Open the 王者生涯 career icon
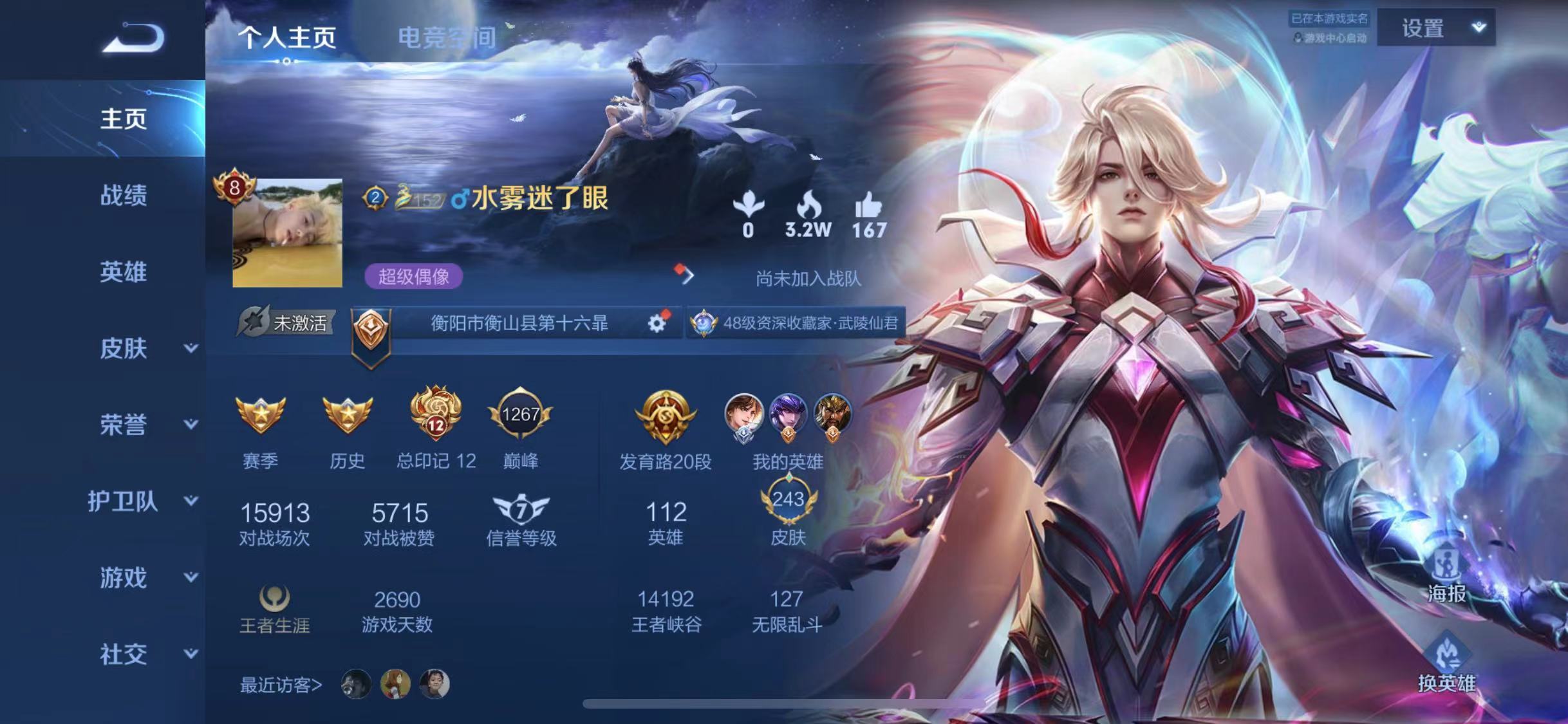1568x724 pixels. pyautogui.click(x=275, y=599)
